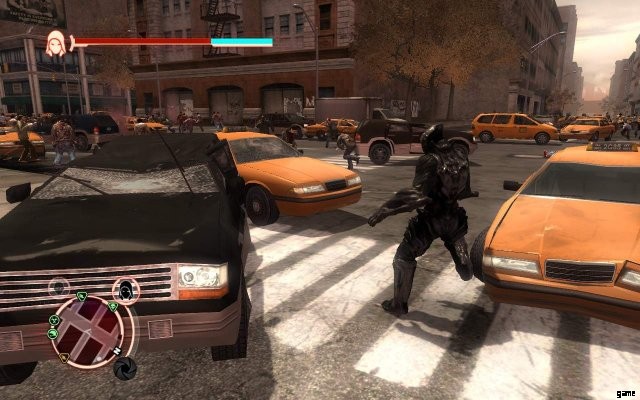
Task: Click the faded circular icon left of the disguise icon
Action: point(59,288)
